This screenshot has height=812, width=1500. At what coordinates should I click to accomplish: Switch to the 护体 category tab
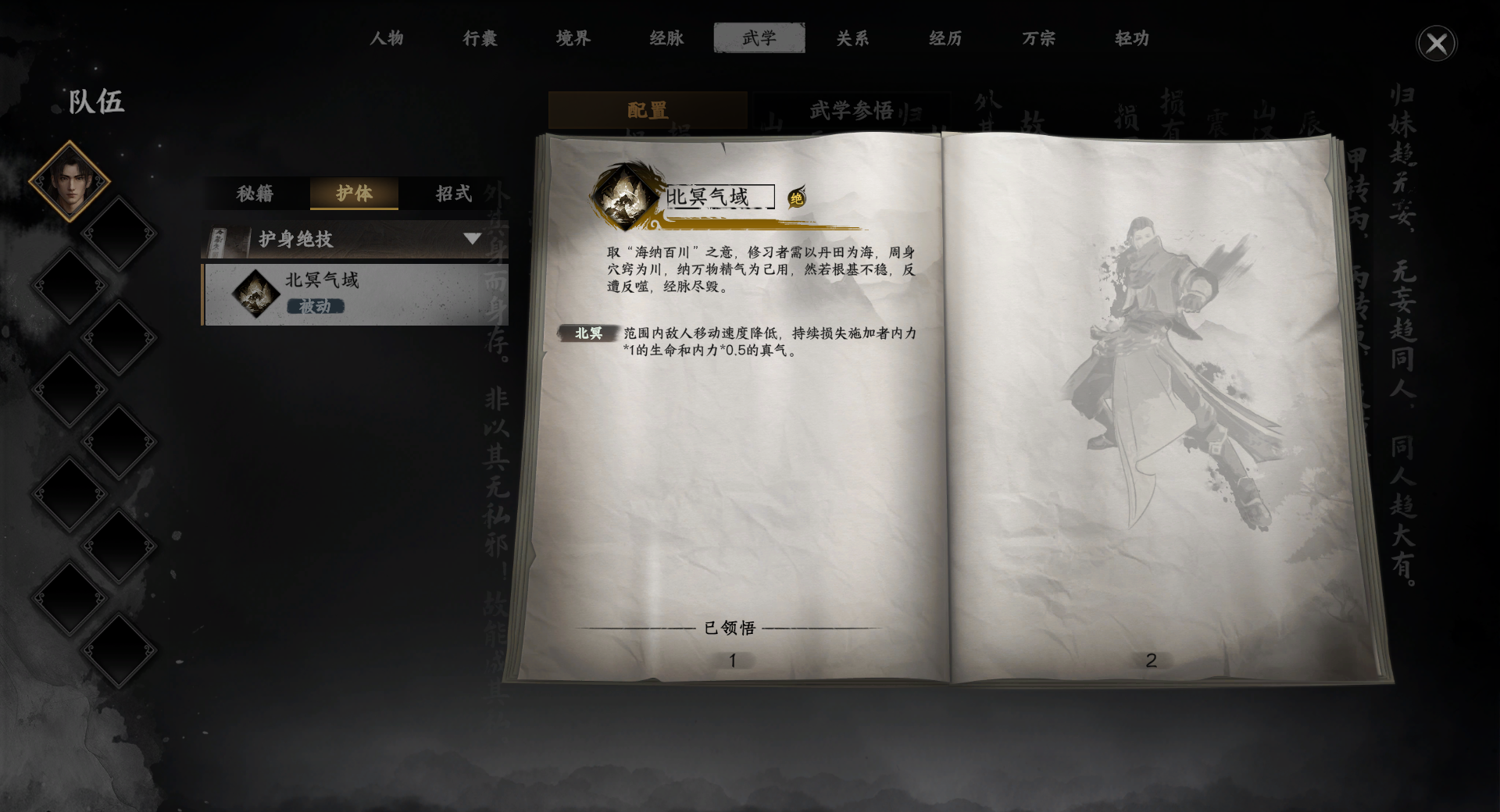pyautogui.click(x=355, y=194)
